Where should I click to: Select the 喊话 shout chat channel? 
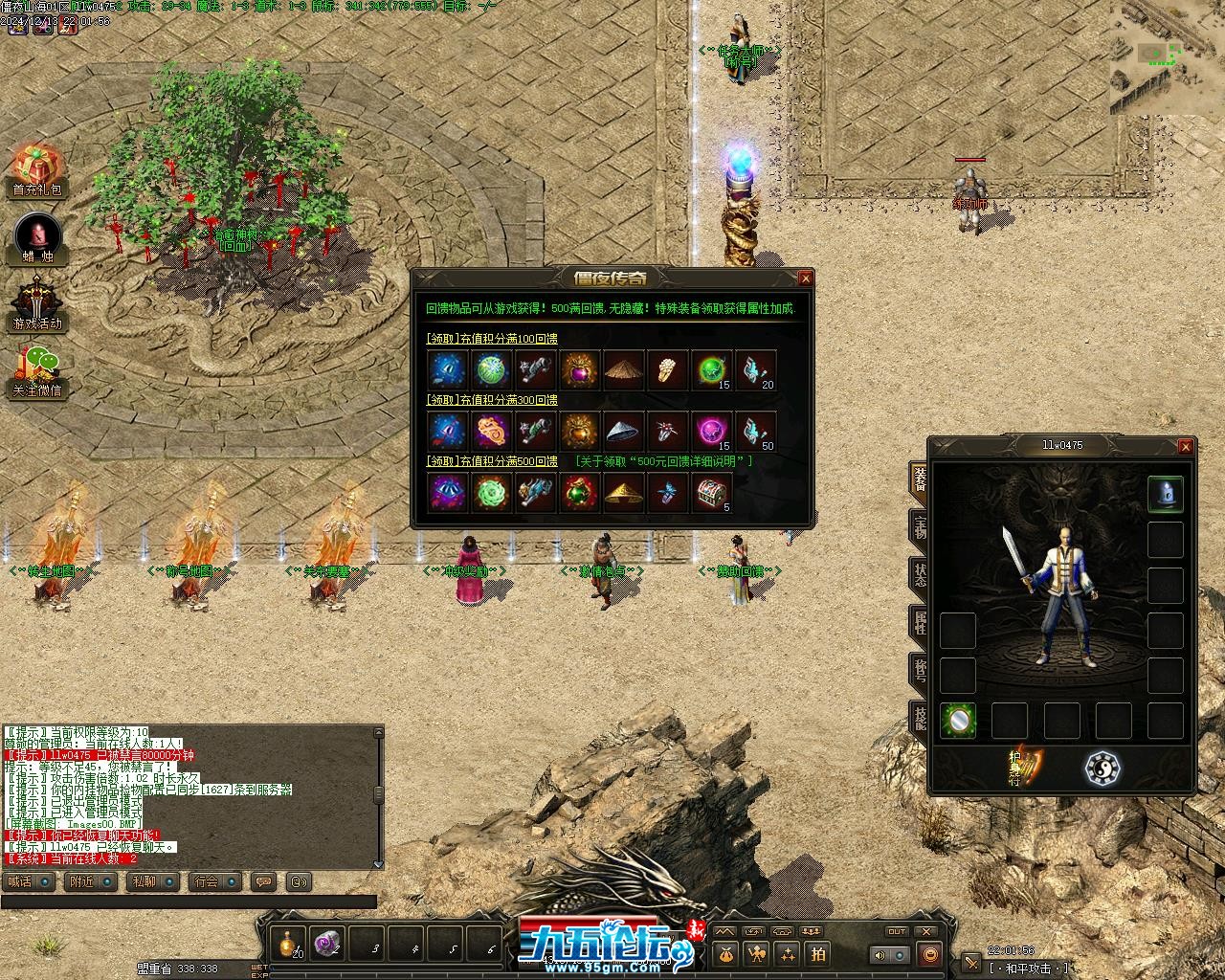click(27, 881)
